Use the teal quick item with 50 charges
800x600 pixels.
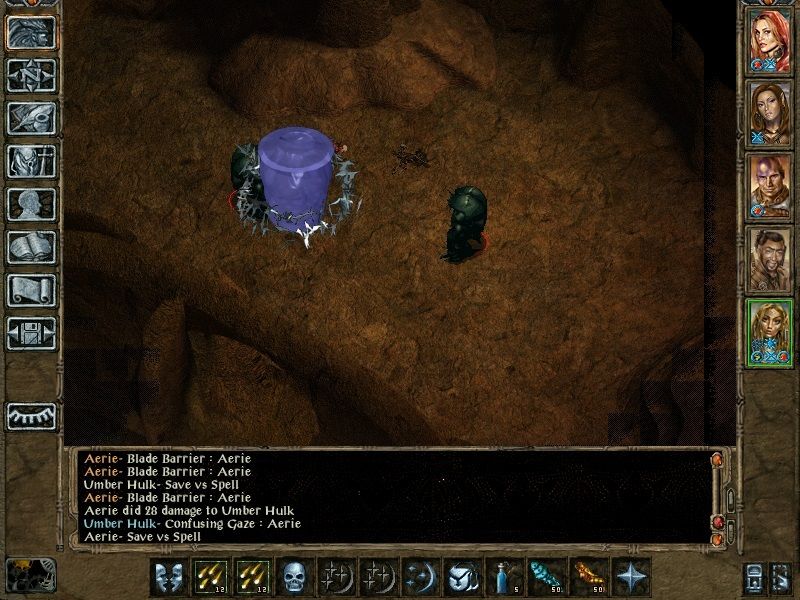tap(545, 576)
